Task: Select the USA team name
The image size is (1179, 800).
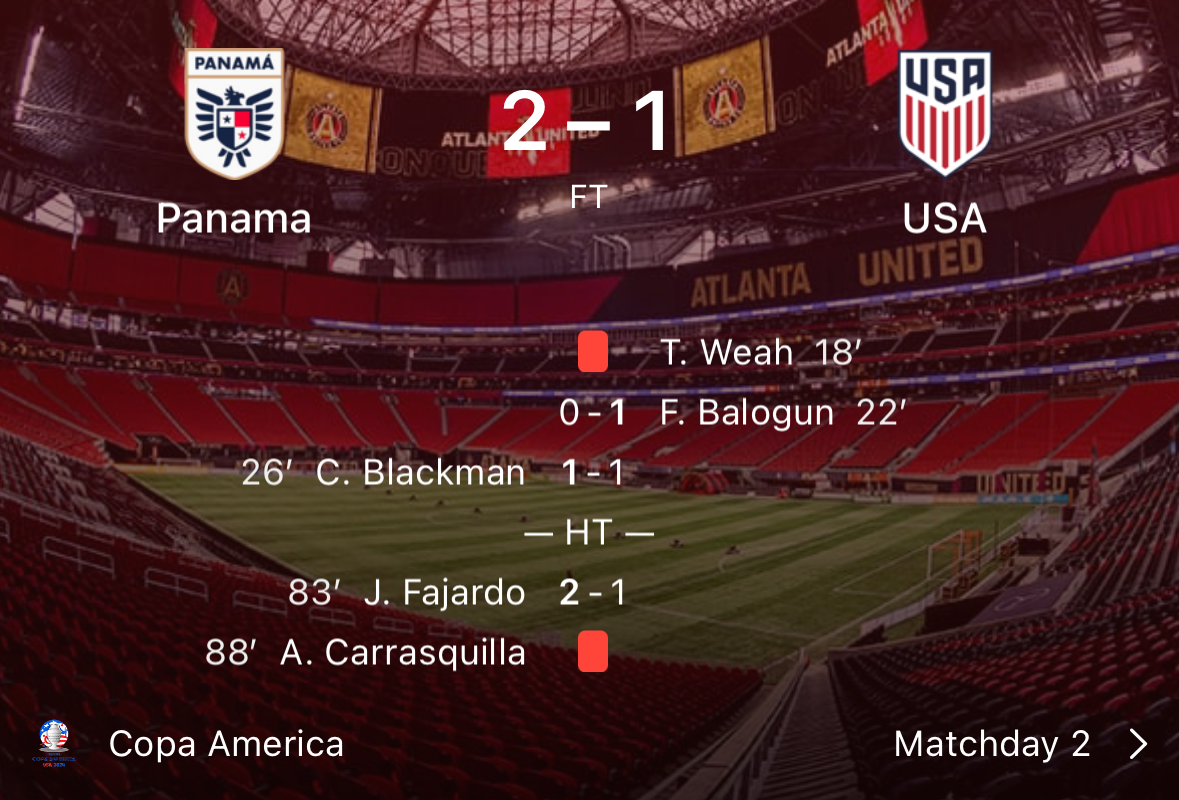Action: [944, 218]
